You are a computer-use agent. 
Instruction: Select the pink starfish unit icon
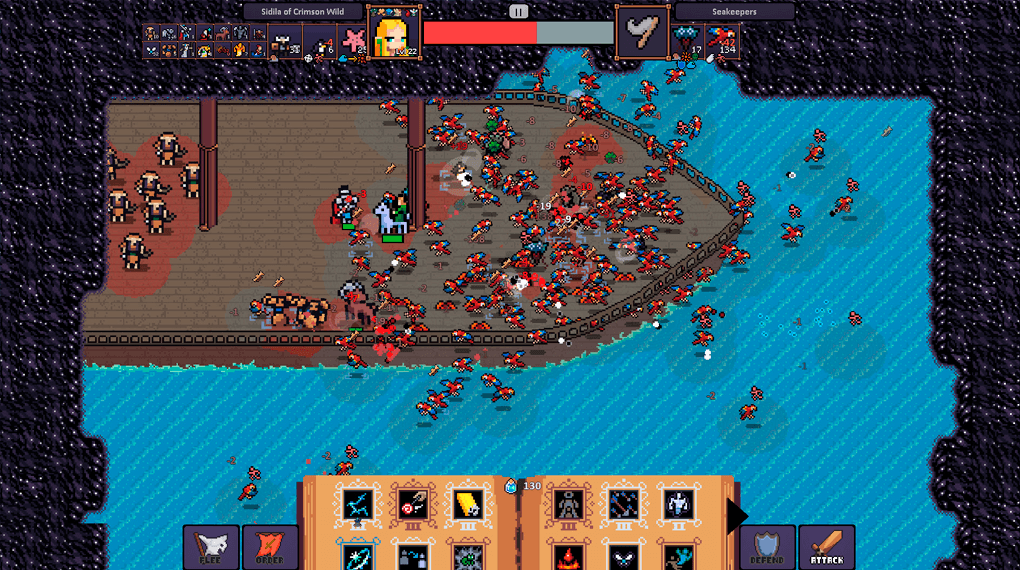[x=353, y=40]
